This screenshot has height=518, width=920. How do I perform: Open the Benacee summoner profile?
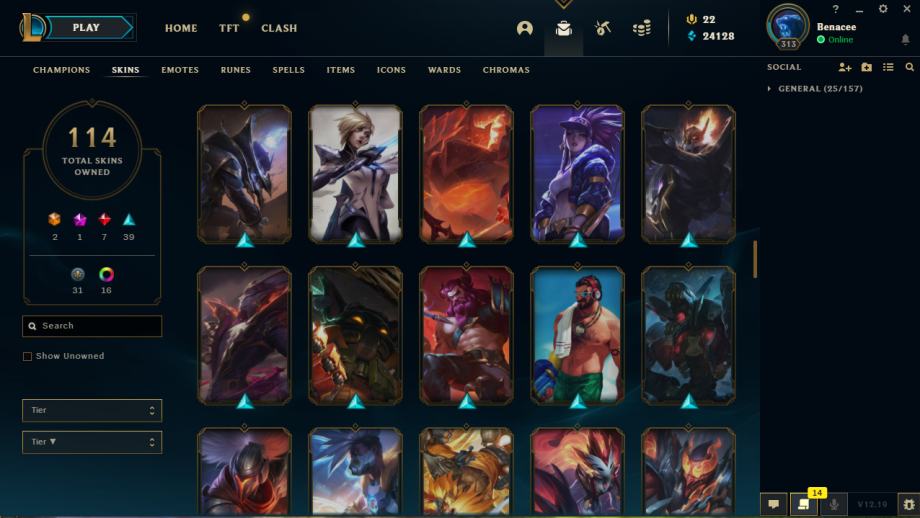point(836,27)
